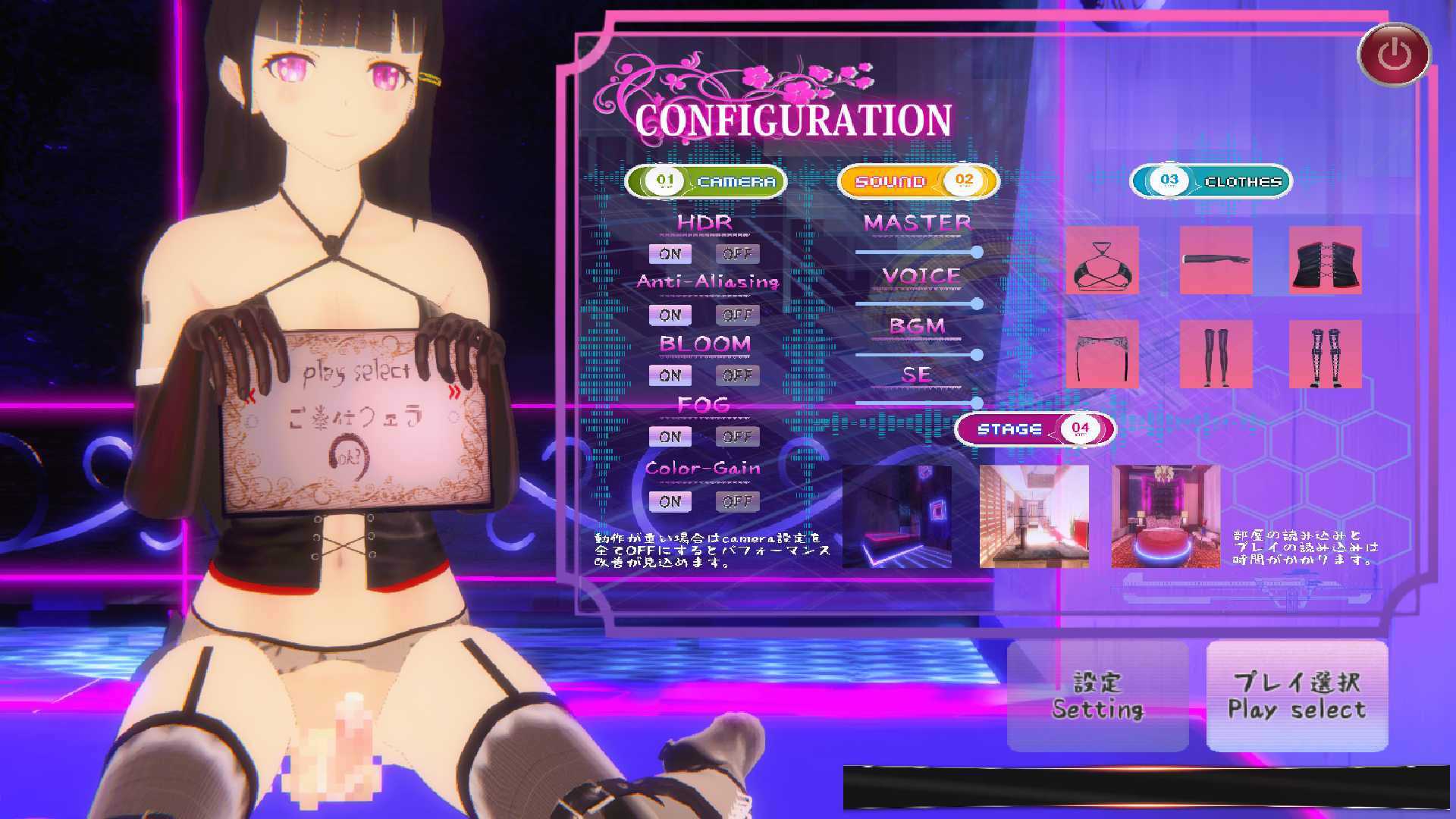This screenshot has height=819, width=1456.
Task: Select the round red bed stage thumbnail
Action: pos(1166,517)
